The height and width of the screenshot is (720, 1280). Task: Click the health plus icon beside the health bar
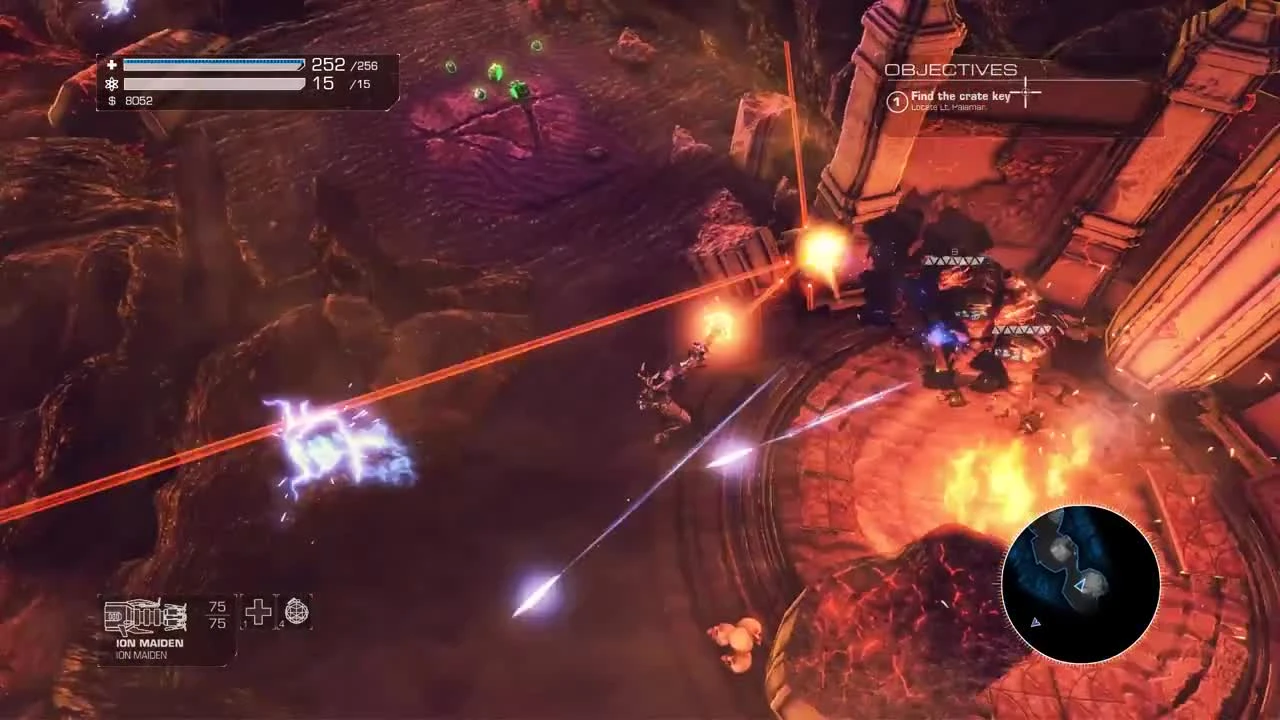pos(112,64)
